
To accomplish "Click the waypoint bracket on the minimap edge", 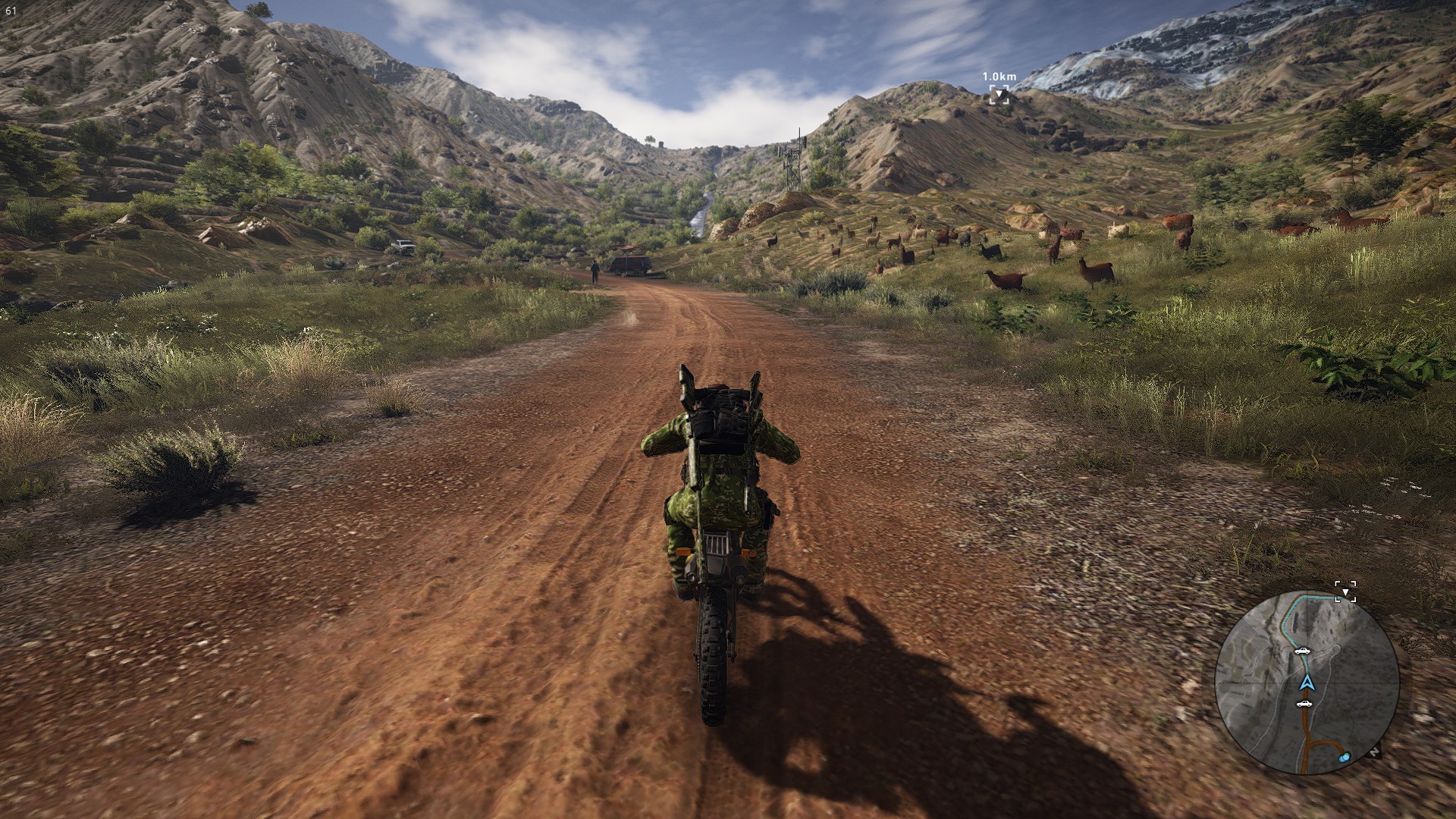I will pos(1345,591).
